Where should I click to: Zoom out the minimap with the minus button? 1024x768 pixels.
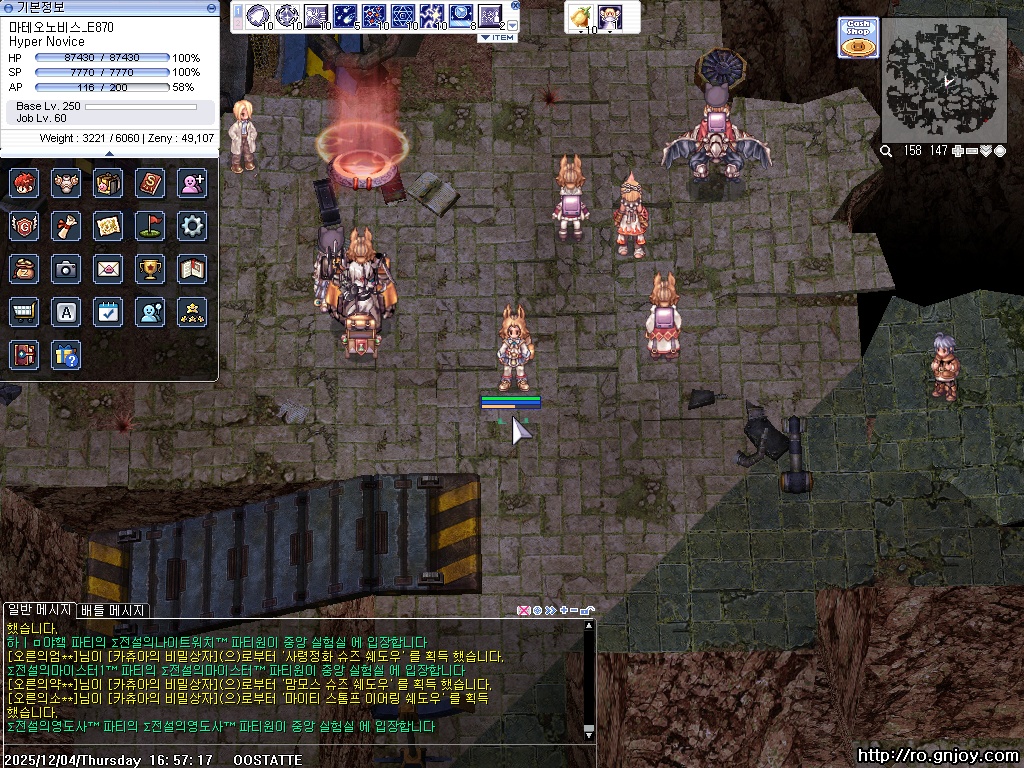tap(971, 151)
